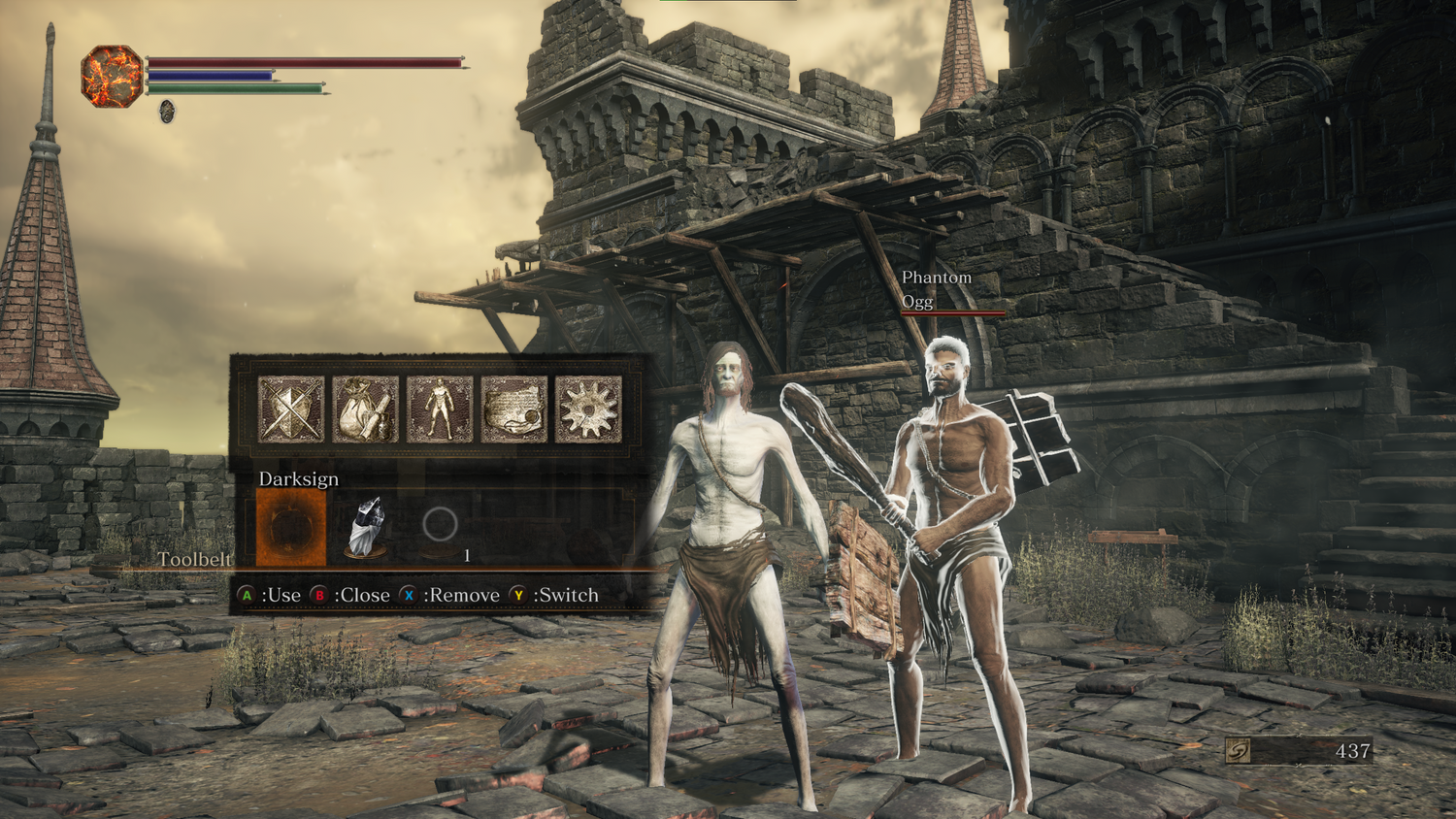1456x819 pixels.
Task: Select the wrapped crystal toolbelt item
Action: coord(366,527)
